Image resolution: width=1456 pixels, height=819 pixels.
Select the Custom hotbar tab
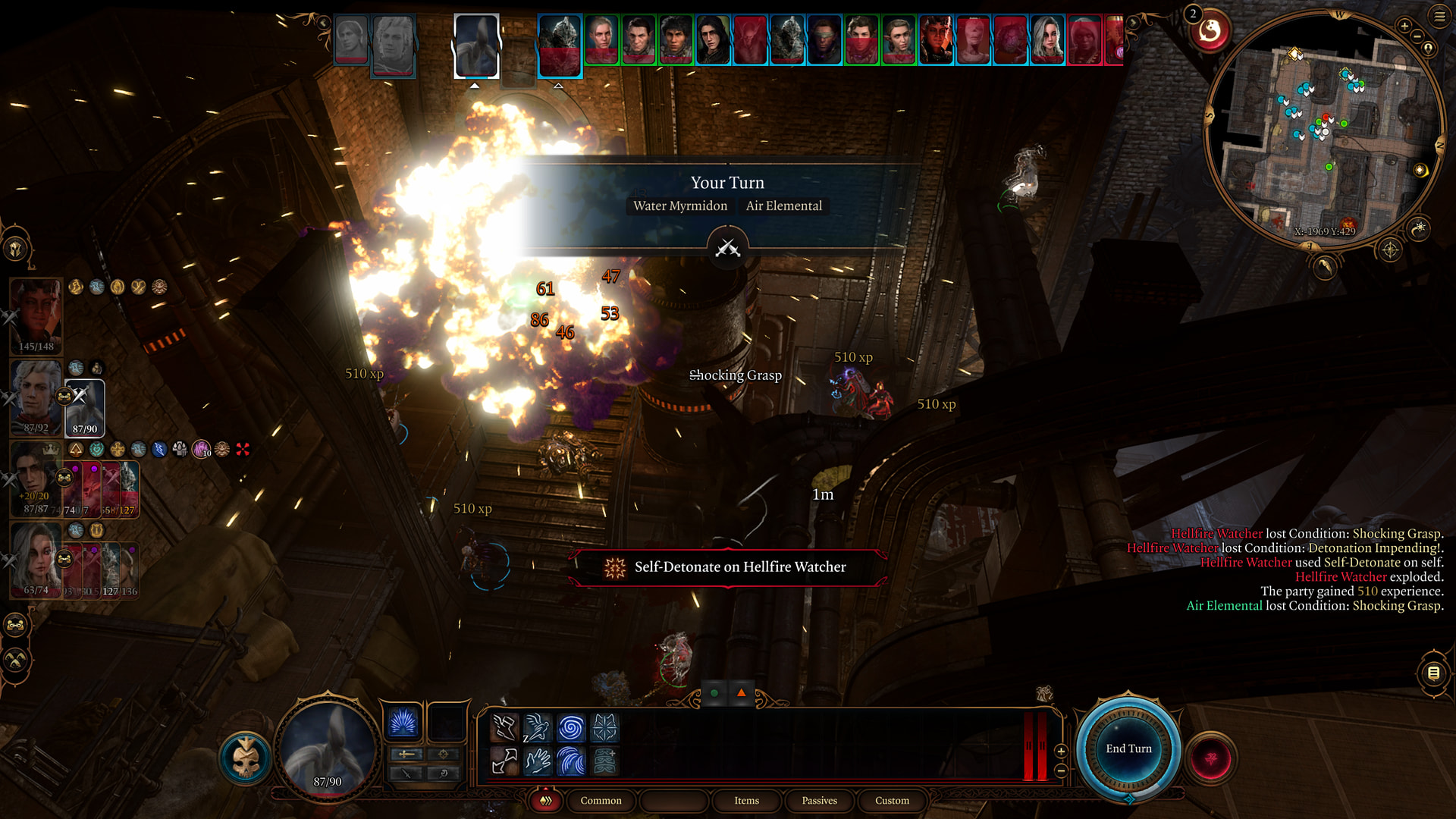coord(892,801)
